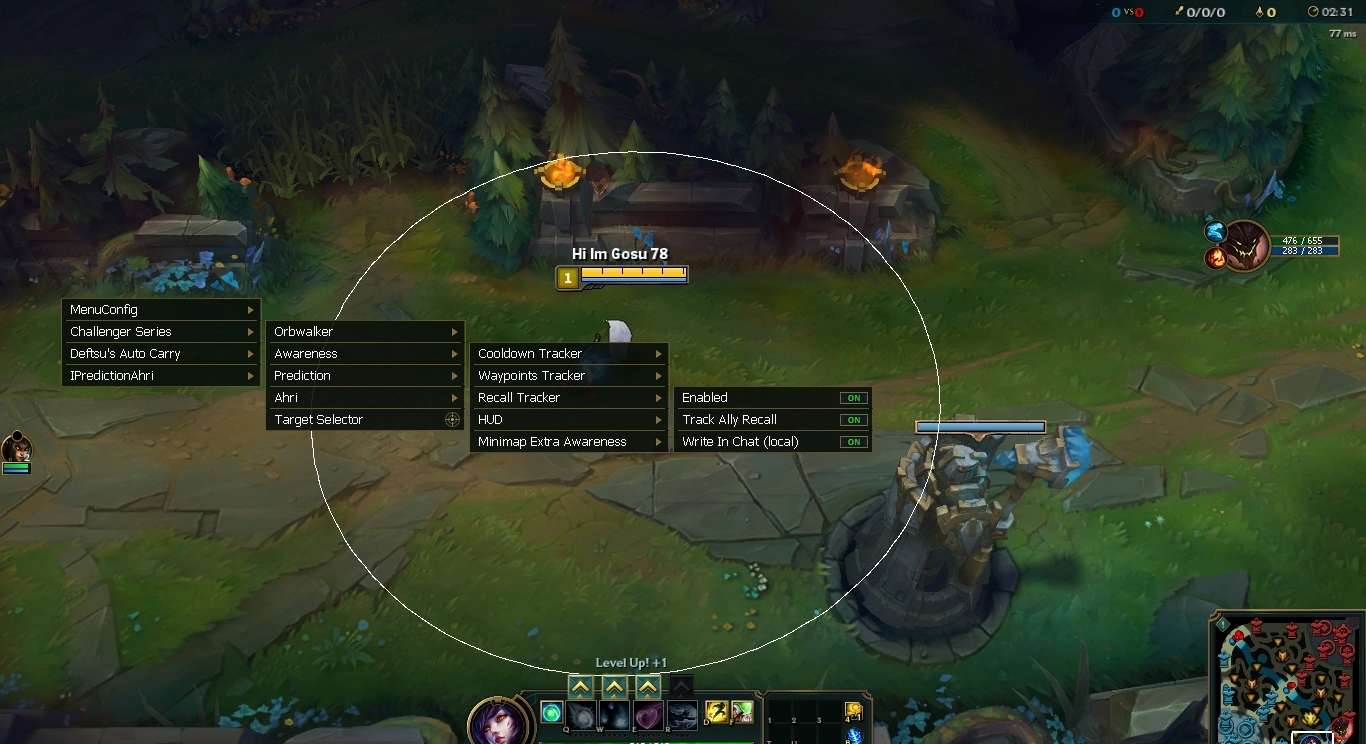
Task: Open the HUD submenu
Action: [569, 420]
